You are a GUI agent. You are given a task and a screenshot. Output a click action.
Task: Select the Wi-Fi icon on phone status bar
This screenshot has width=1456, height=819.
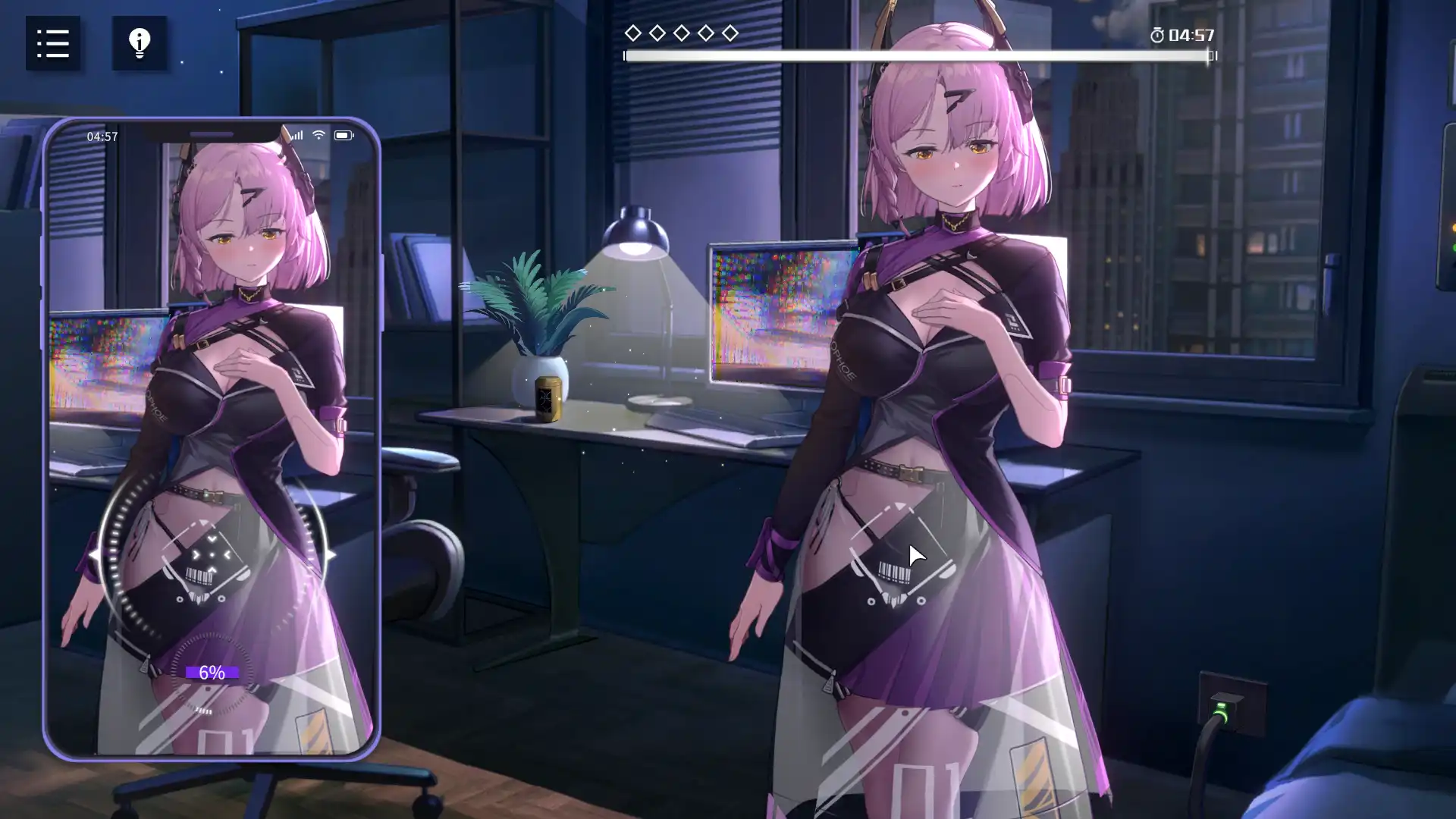tap(318, 133)
